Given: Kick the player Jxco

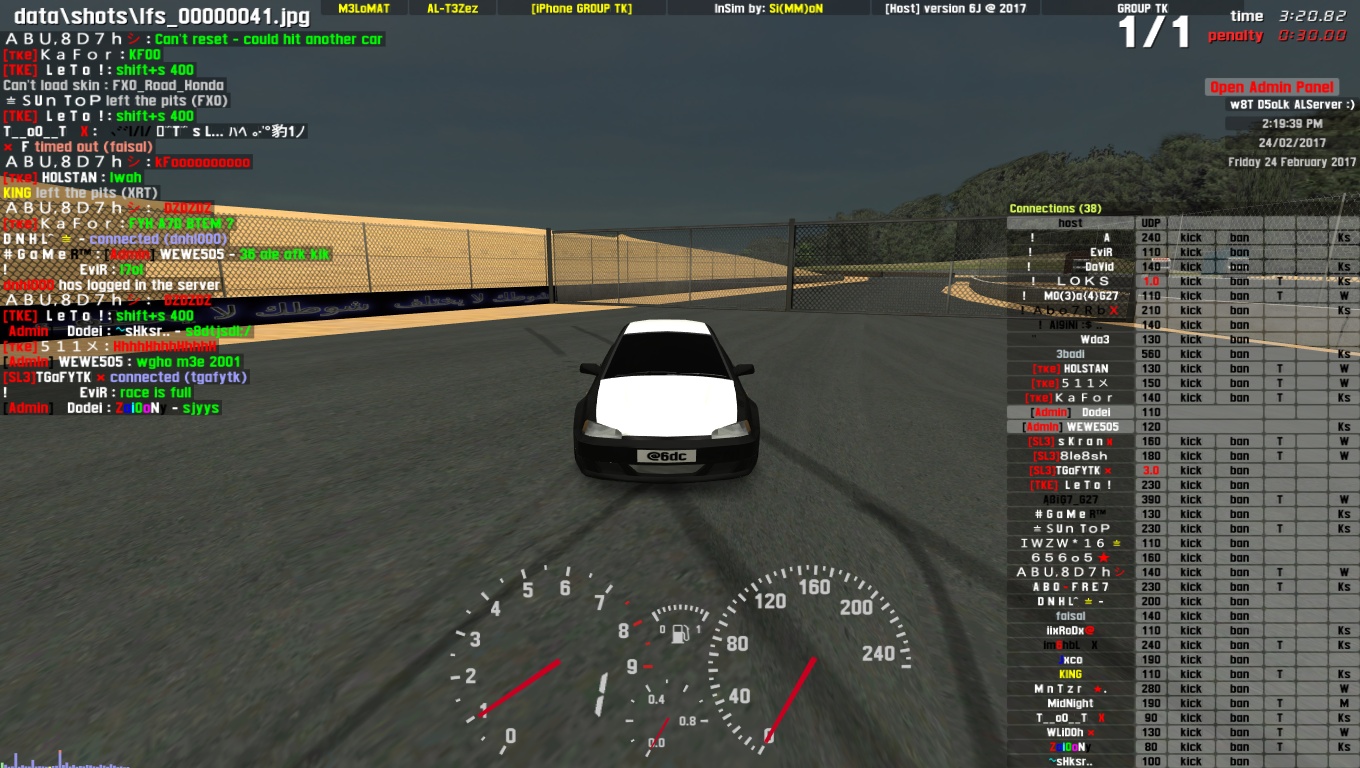Looking at the screenshot, I should click(1190, 660).
